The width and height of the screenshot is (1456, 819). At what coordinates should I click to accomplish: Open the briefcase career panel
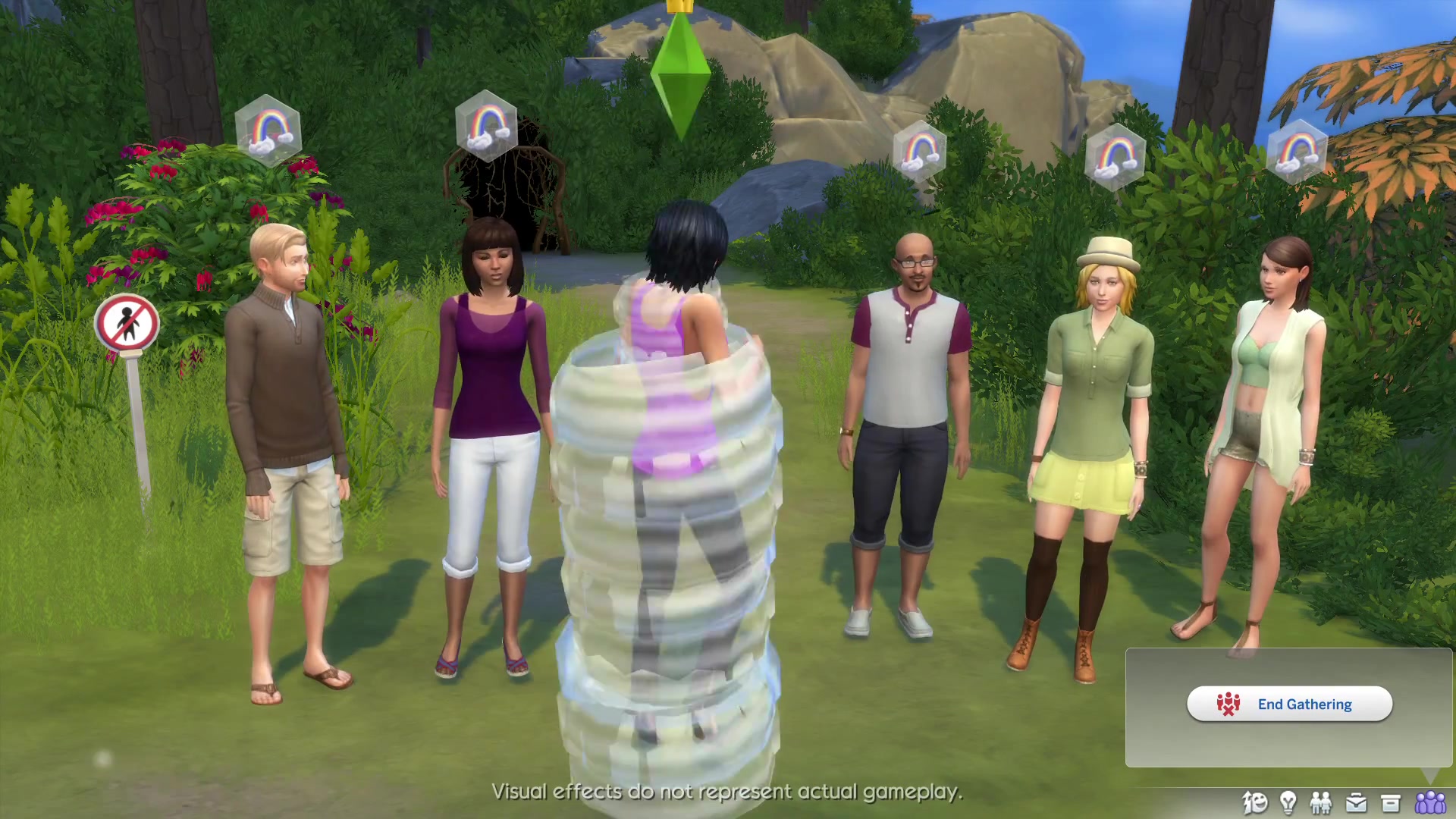[x=1356, y=802]
